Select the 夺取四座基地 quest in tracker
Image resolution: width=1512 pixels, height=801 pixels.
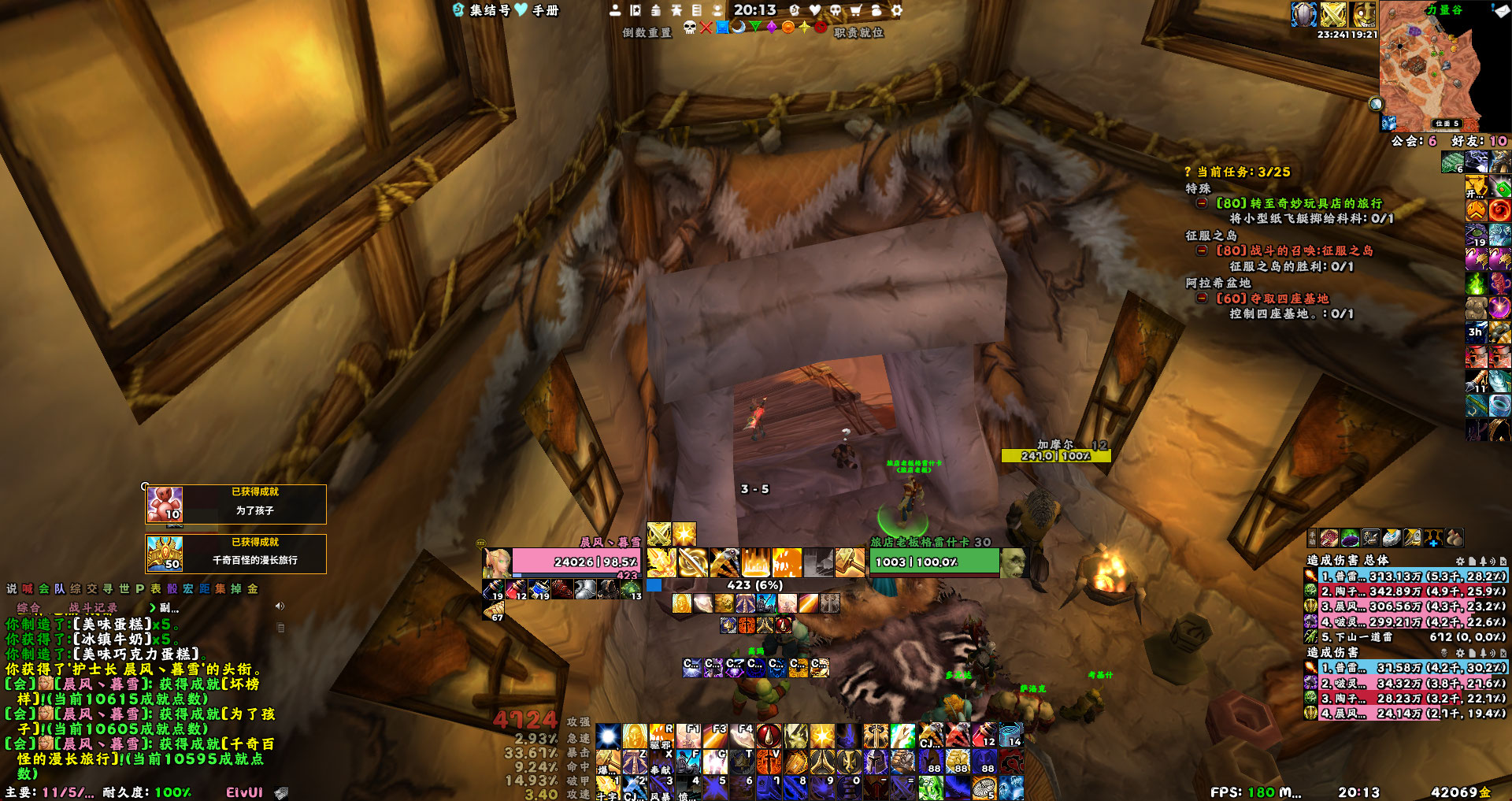[1272, 299]
